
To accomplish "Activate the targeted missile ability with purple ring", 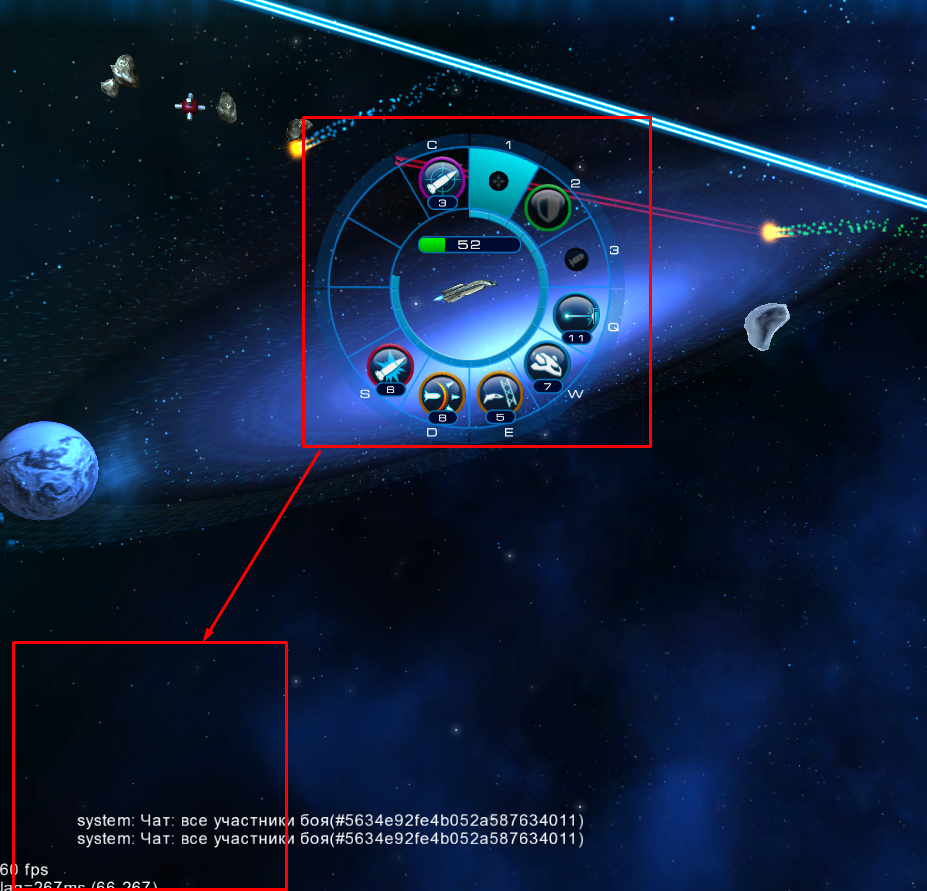I will click(441, 180).
